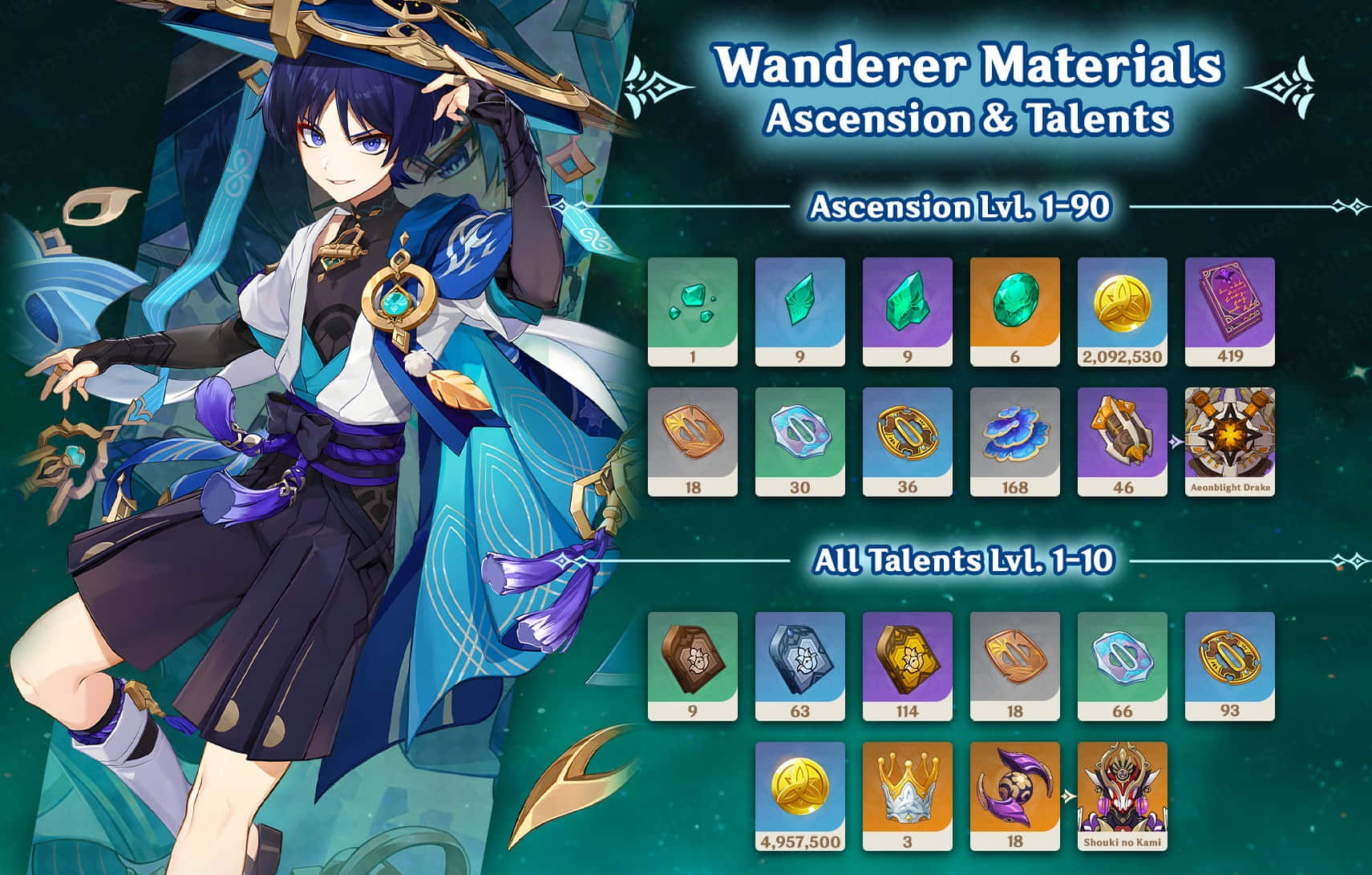Screen dimensions: 1372x875
Task: Choose the Daka's Bell card showing 18
Action: click(1014, 796)
